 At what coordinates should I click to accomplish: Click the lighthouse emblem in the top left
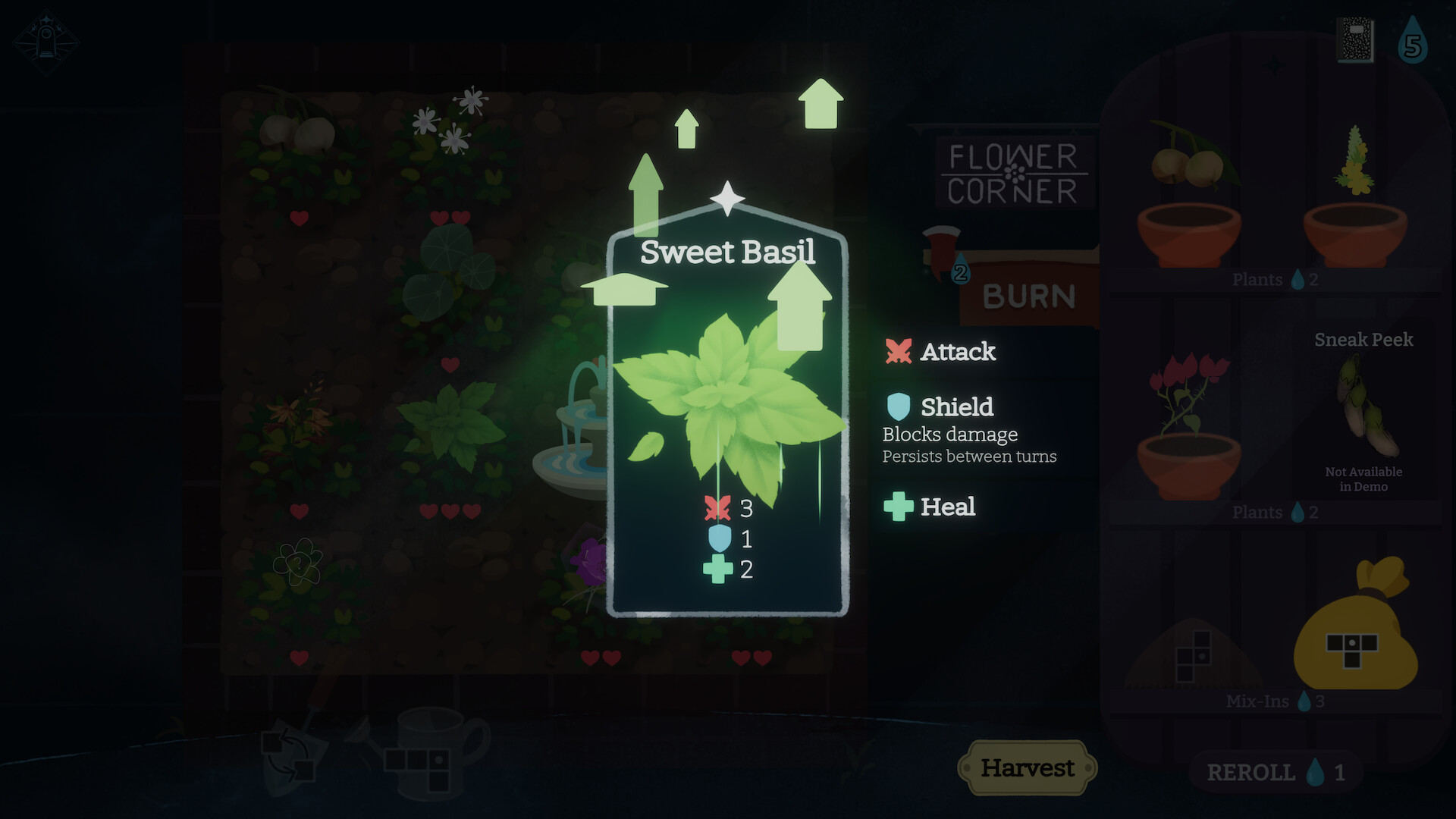pyautogui.click(x=47, y=42)
